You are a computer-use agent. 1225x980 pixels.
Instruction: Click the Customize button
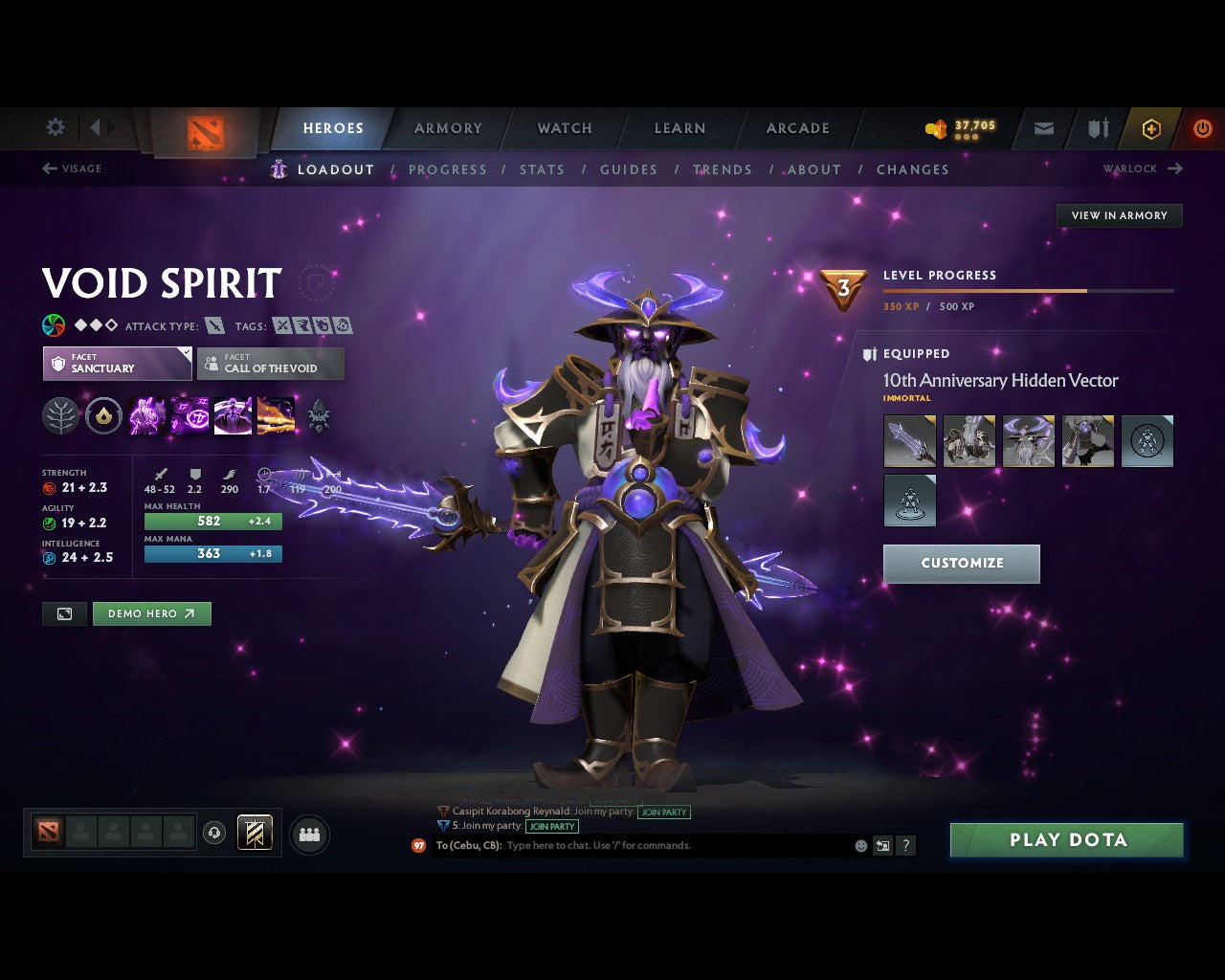click(961, 564)
